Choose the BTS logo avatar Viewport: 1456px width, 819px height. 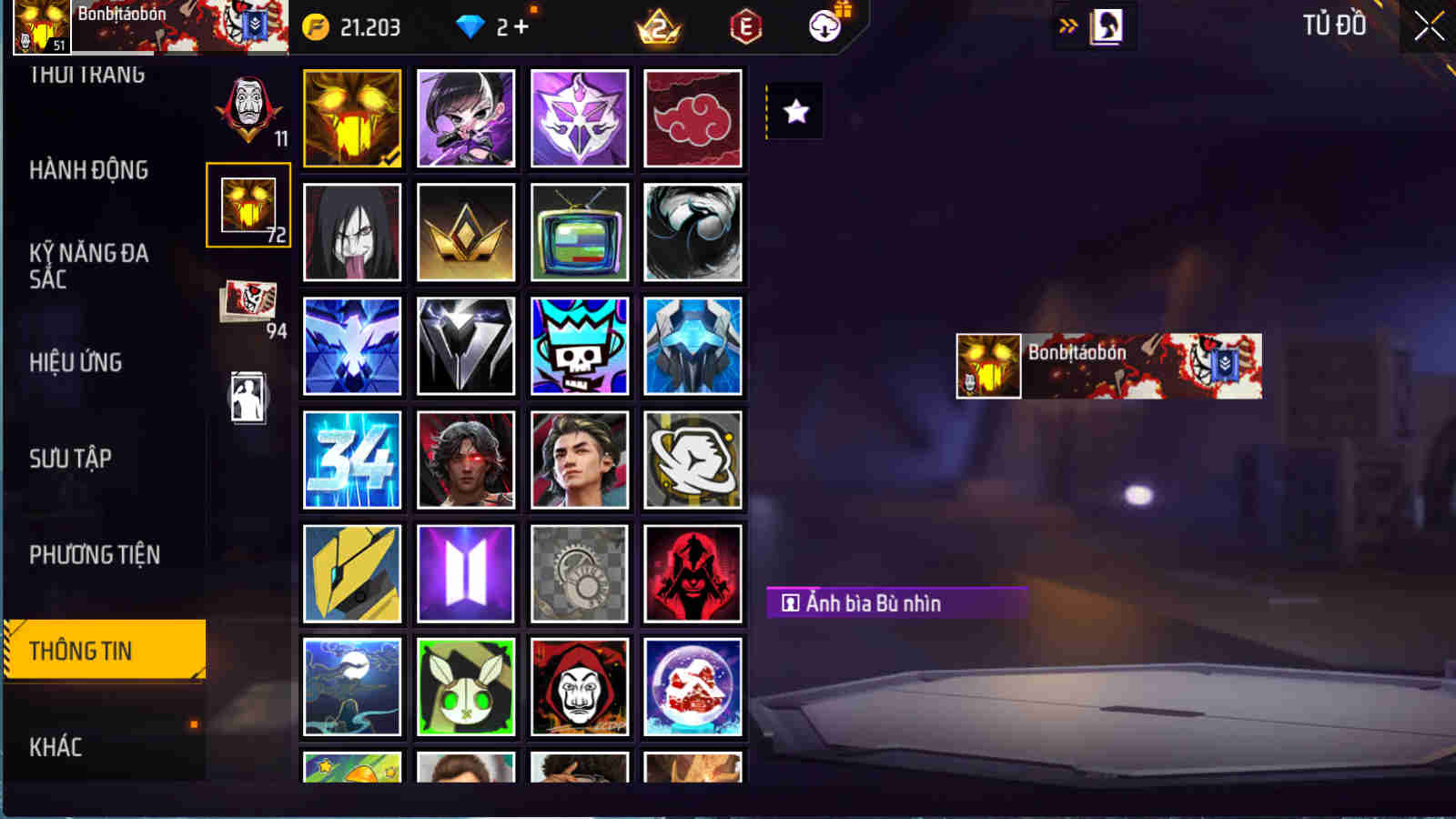tap(466, 573)
